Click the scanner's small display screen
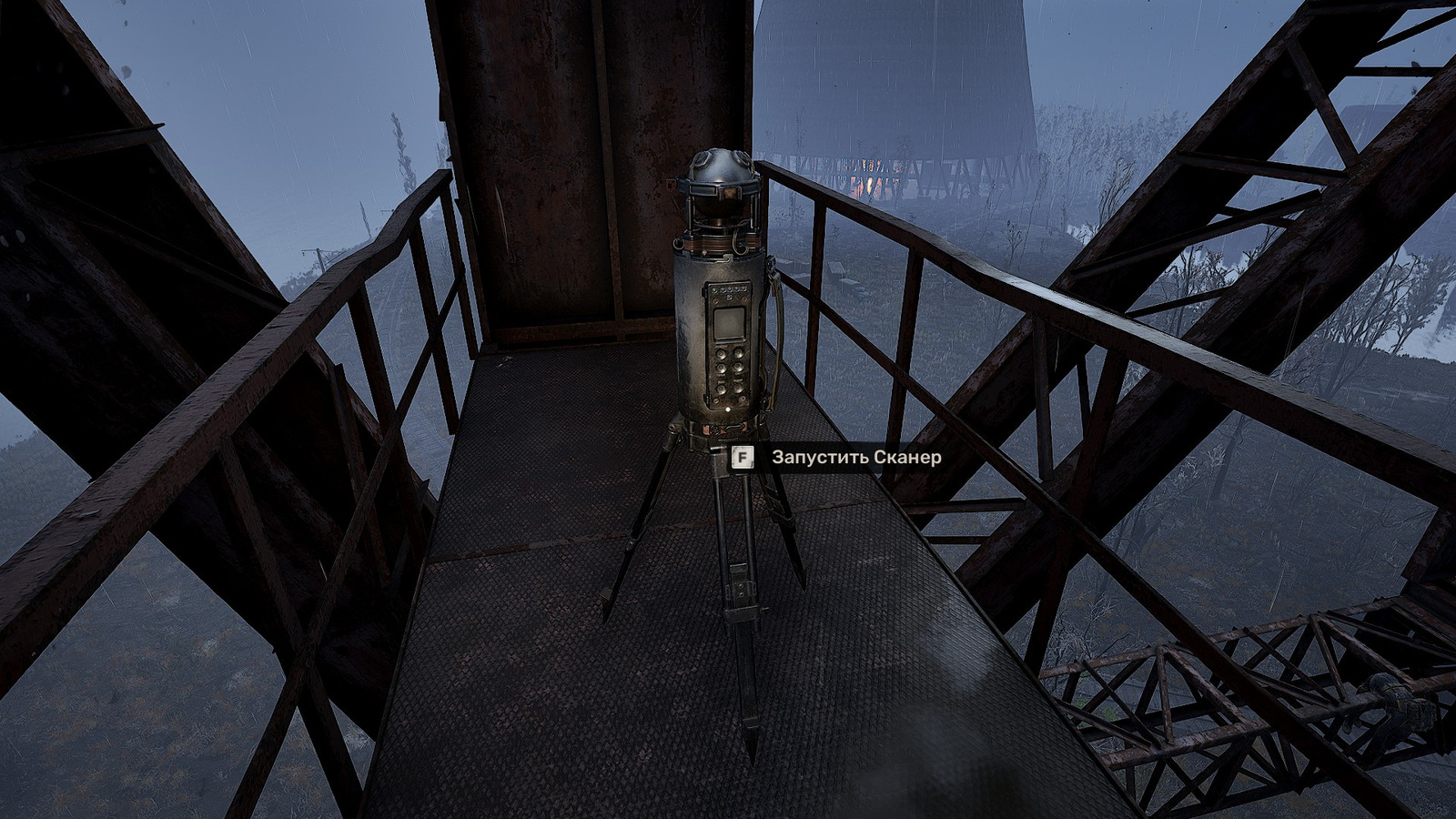Screen dimensions: 1456x819 [728, 322]
